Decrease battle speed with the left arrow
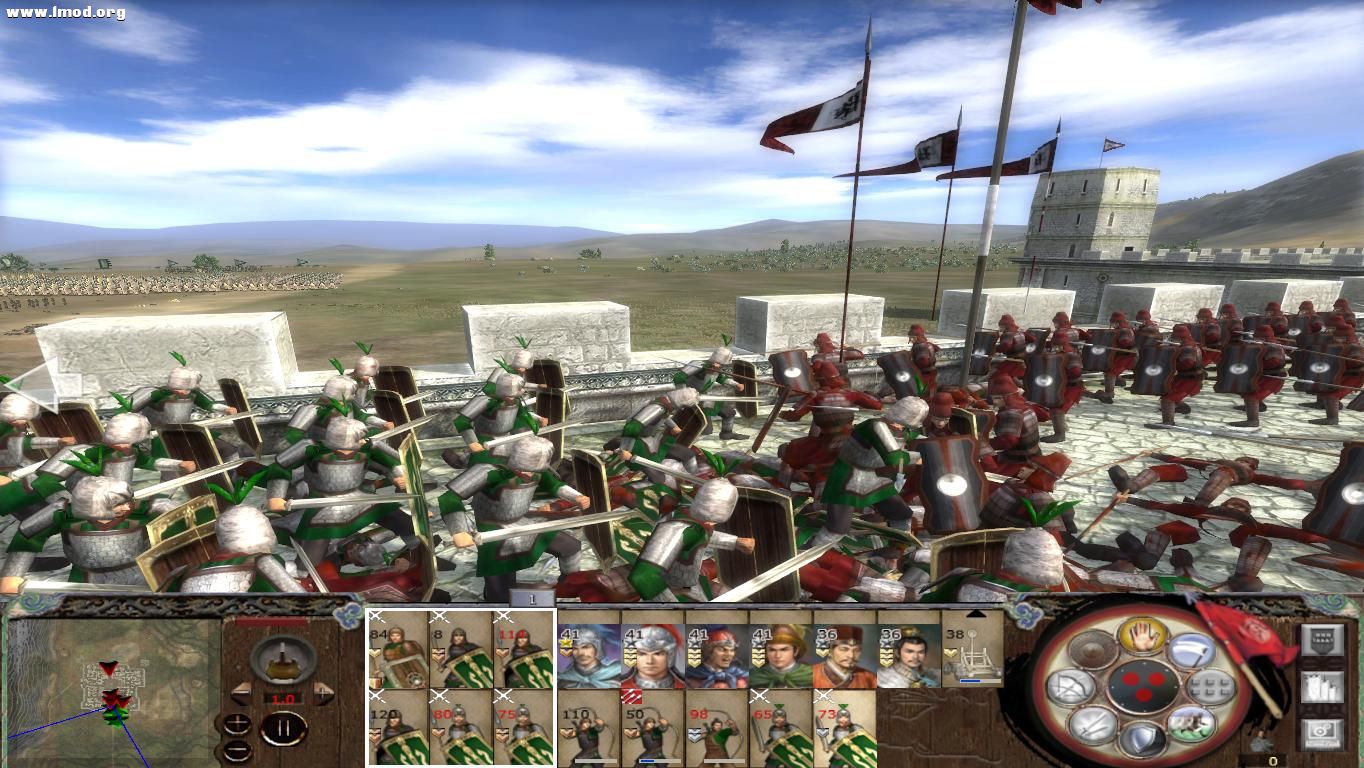The image size is (1364, 768). [x=241, y=692]
